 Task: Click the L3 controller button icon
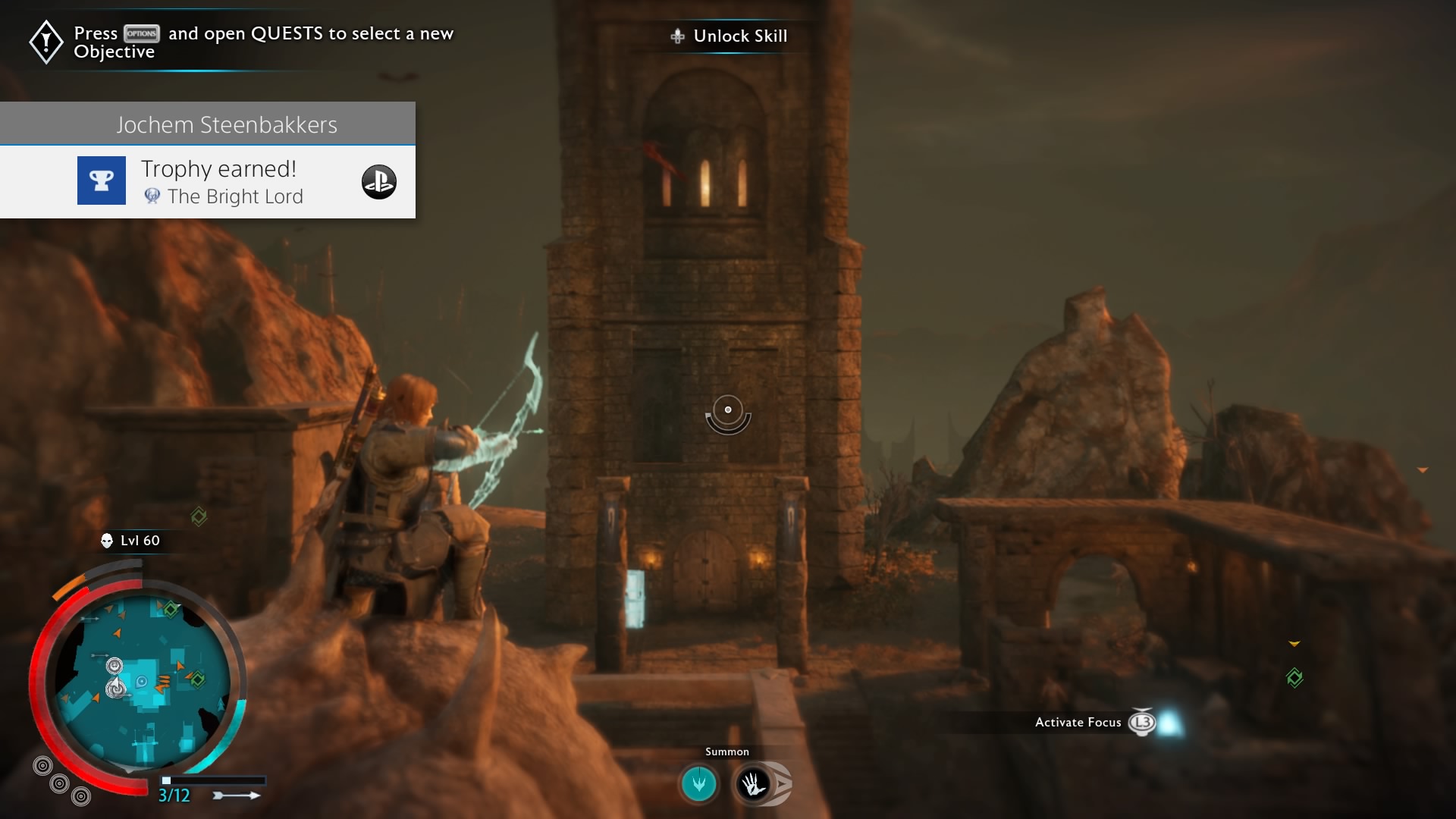(1142, 723)
